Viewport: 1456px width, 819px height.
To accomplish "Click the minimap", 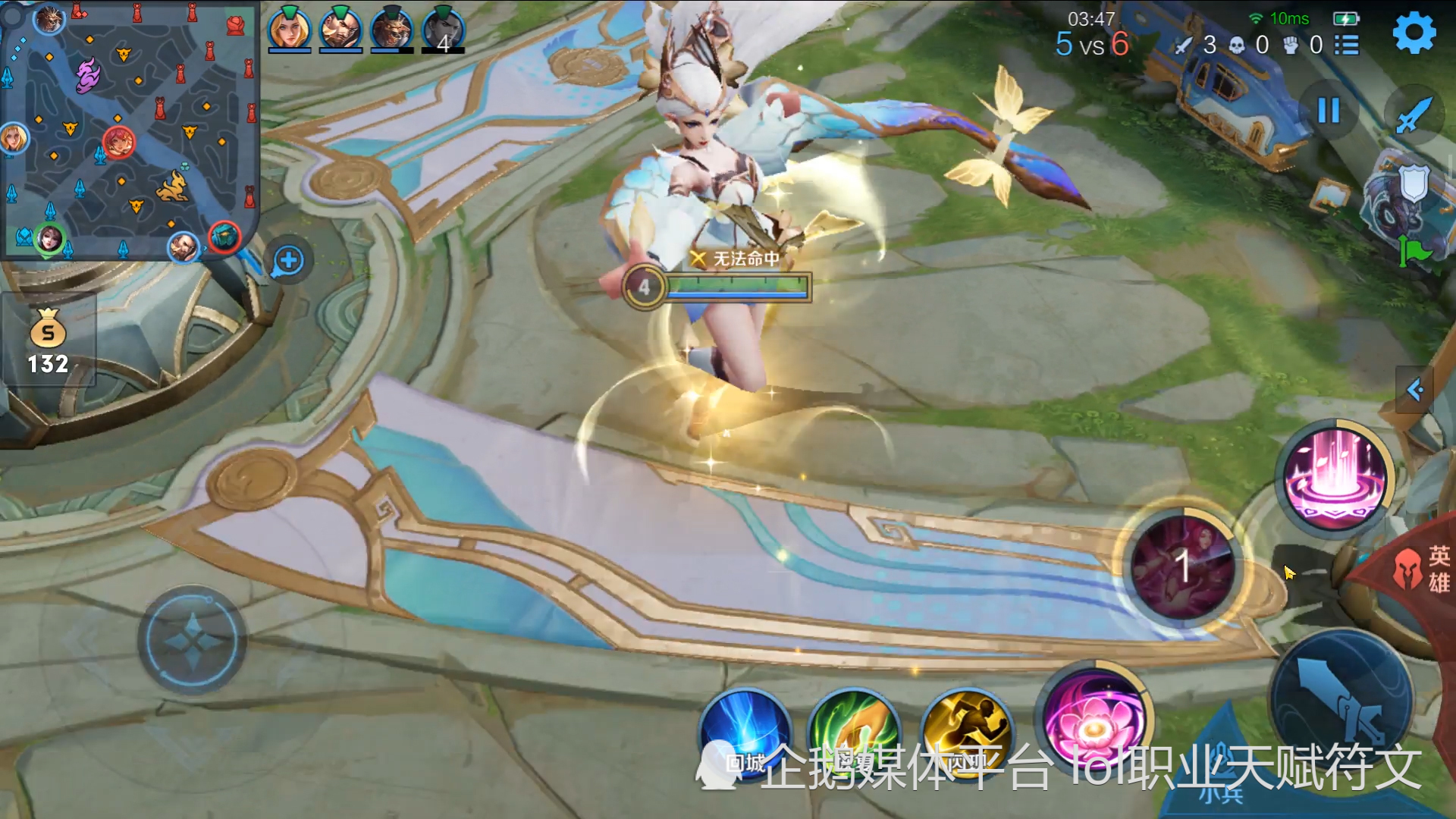I will click(x=129, y=129).
